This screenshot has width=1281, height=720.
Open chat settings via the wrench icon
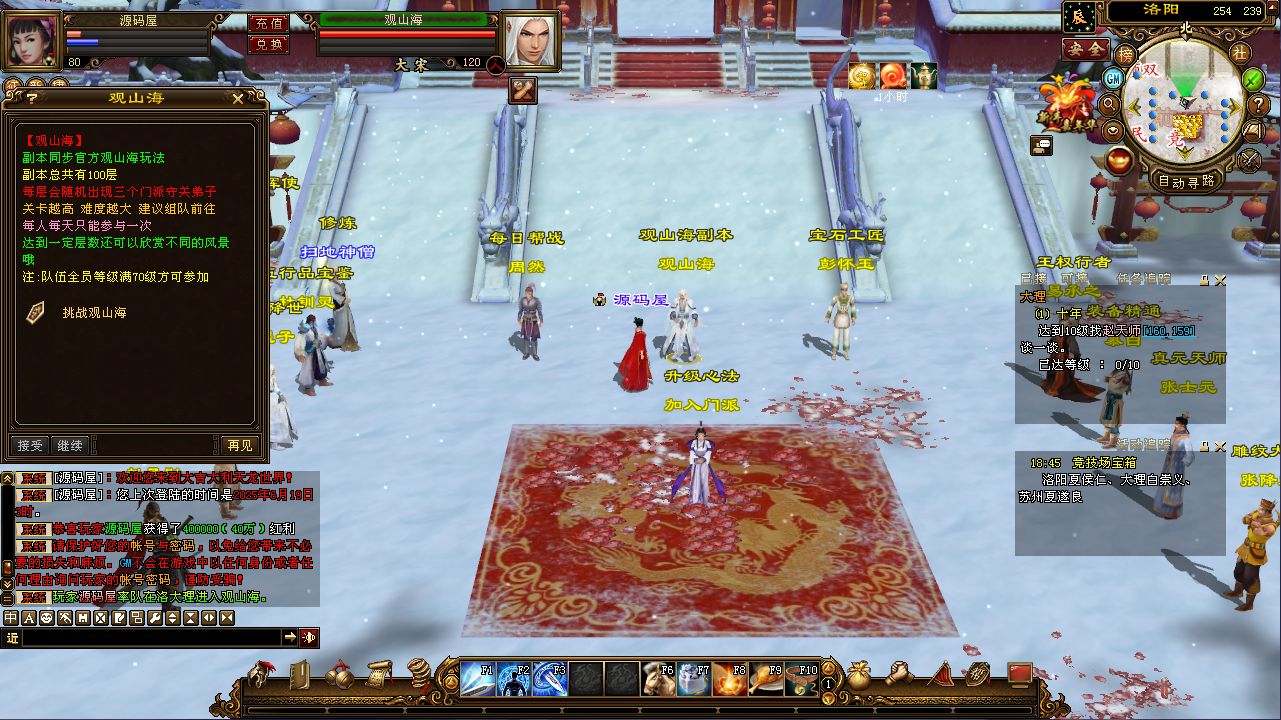[x=154, y=618]
